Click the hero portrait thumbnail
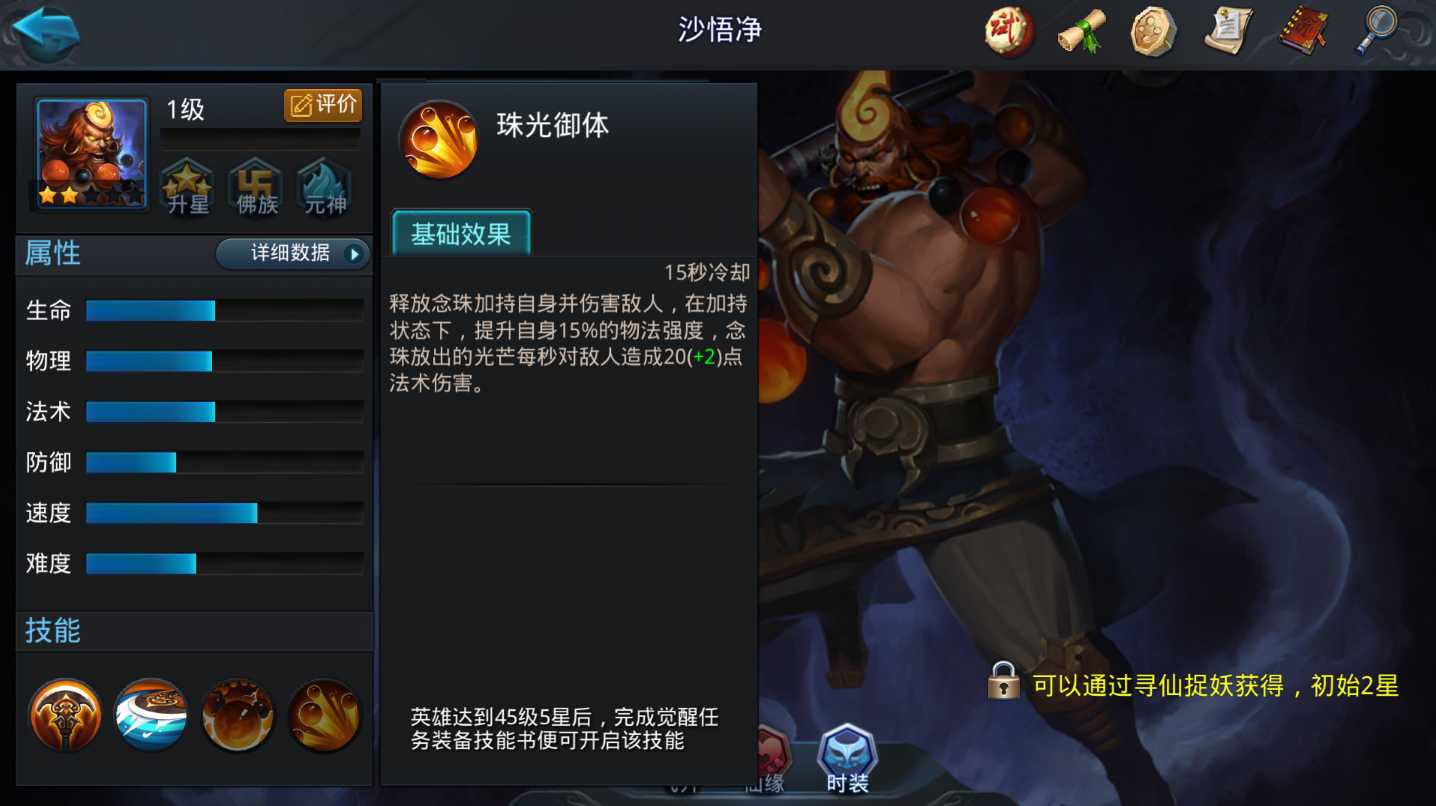 [x=90, y=152]
